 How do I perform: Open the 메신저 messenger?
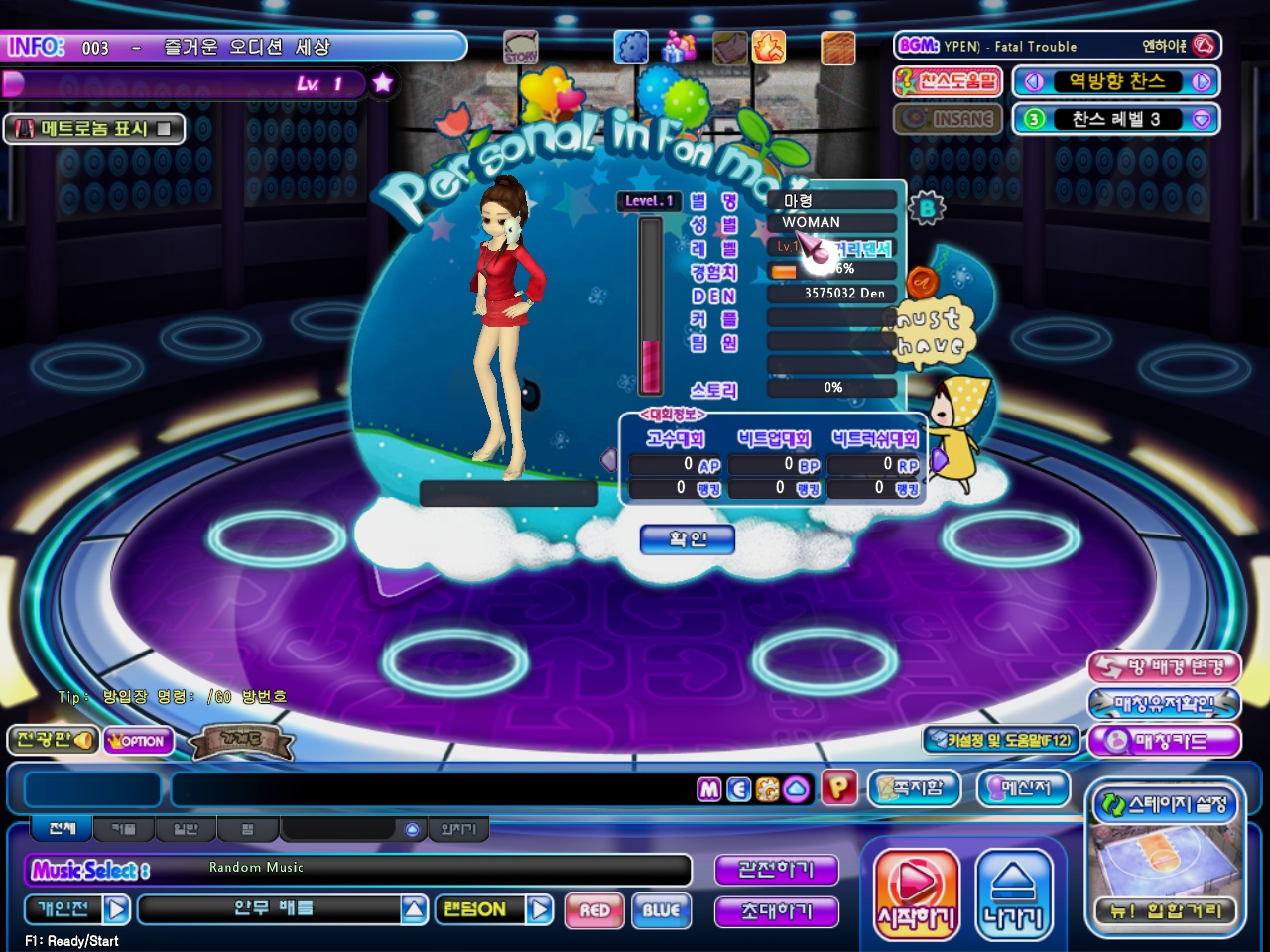(x=1025, y=788)
